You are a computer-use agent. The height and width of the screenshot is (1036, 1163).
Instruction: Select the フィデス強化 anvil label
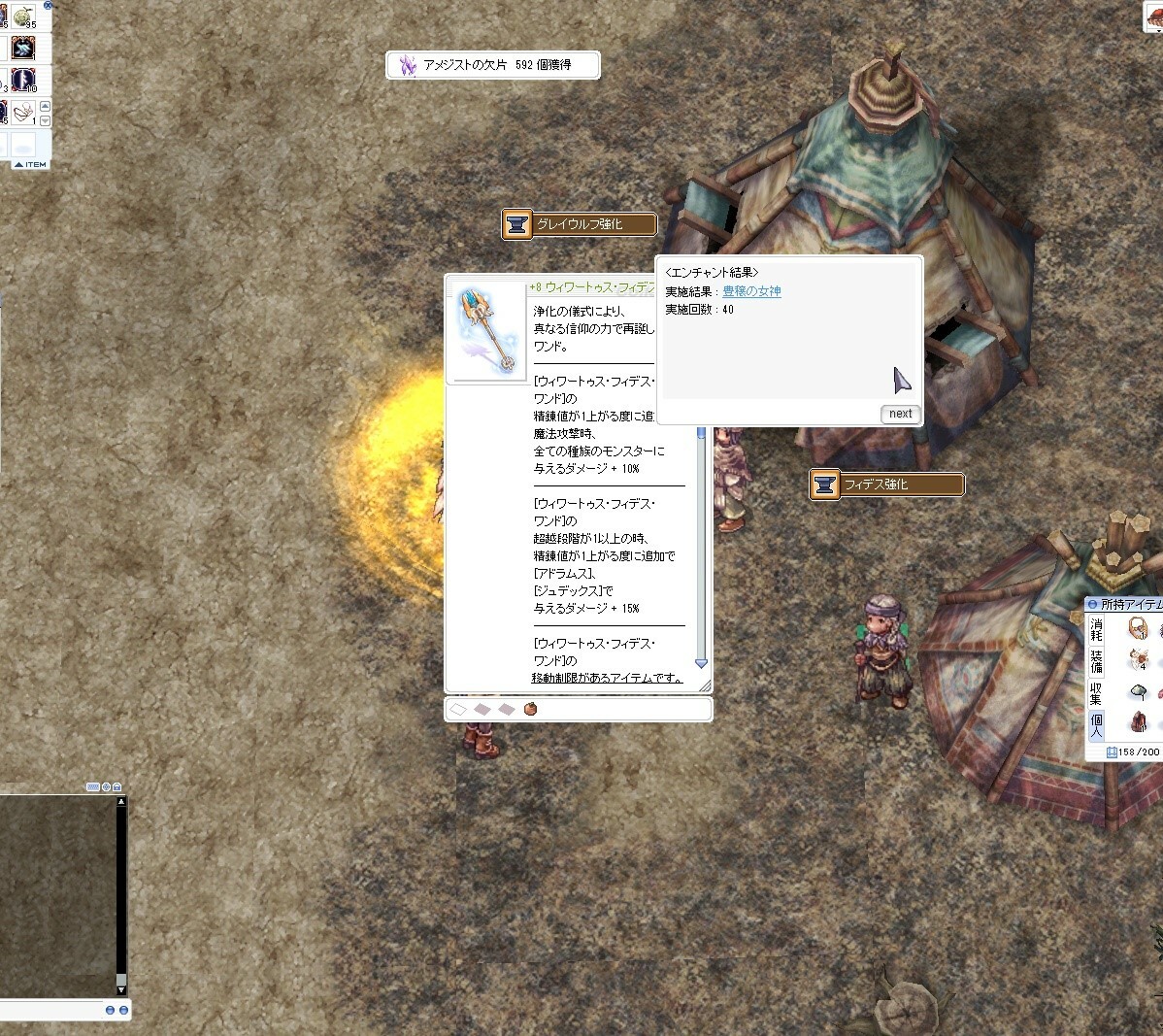[x=887, y=485]
